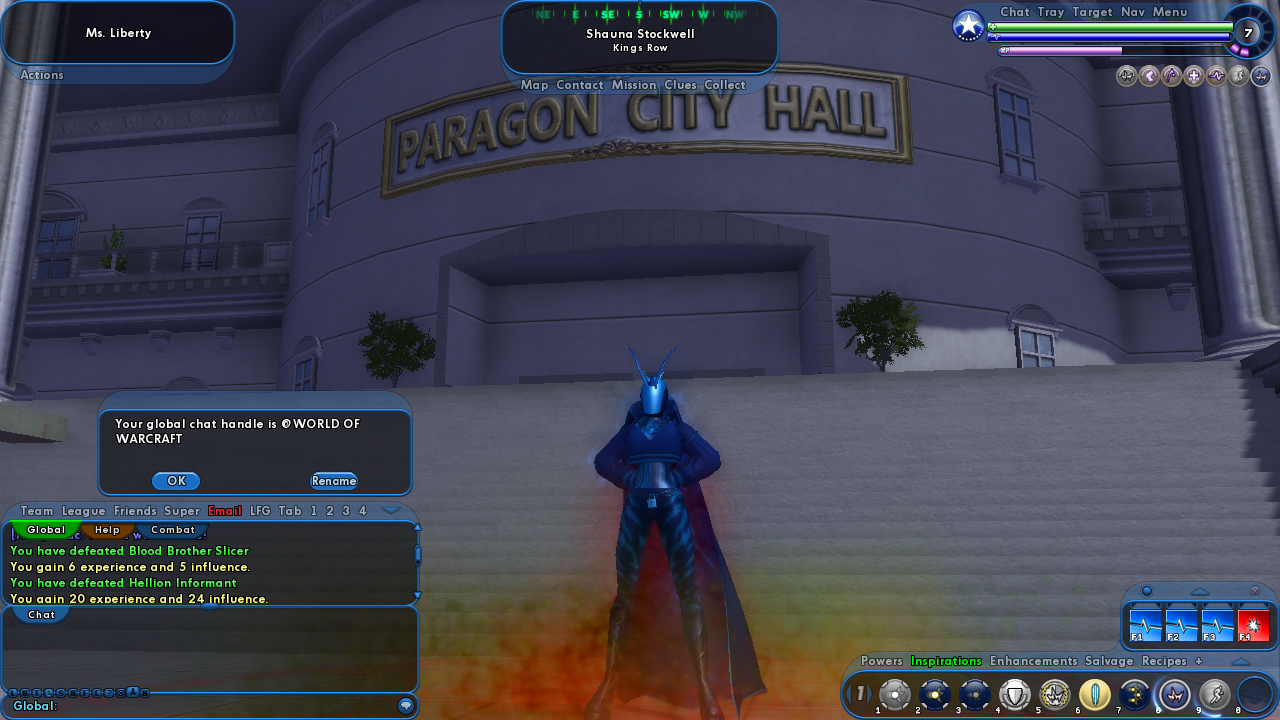Switch to the Help chat tab
1280x720 pixels.
tap(107, 530)
